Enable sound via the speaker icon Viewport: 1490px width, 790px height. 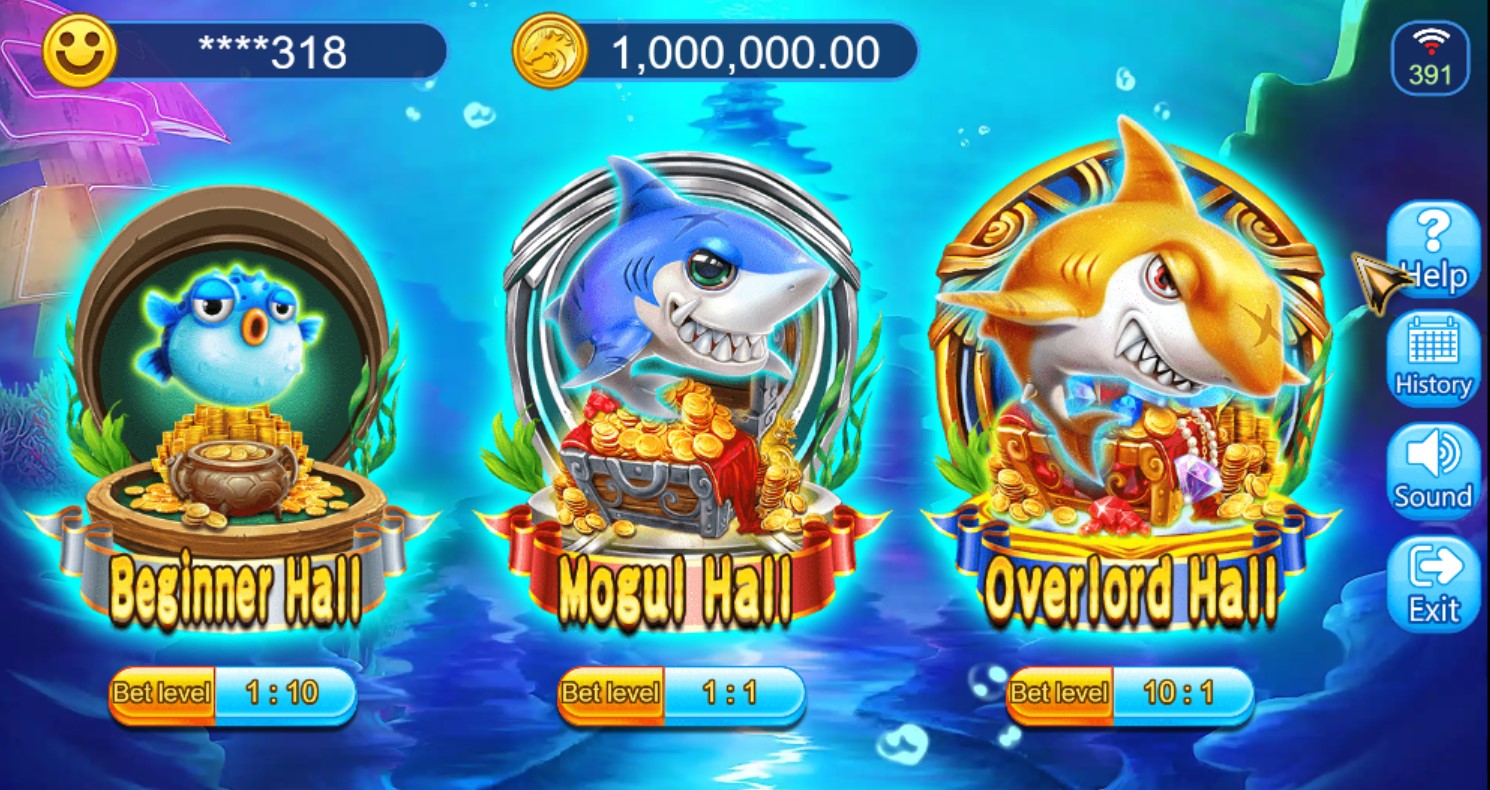[x=1432, y=460]
